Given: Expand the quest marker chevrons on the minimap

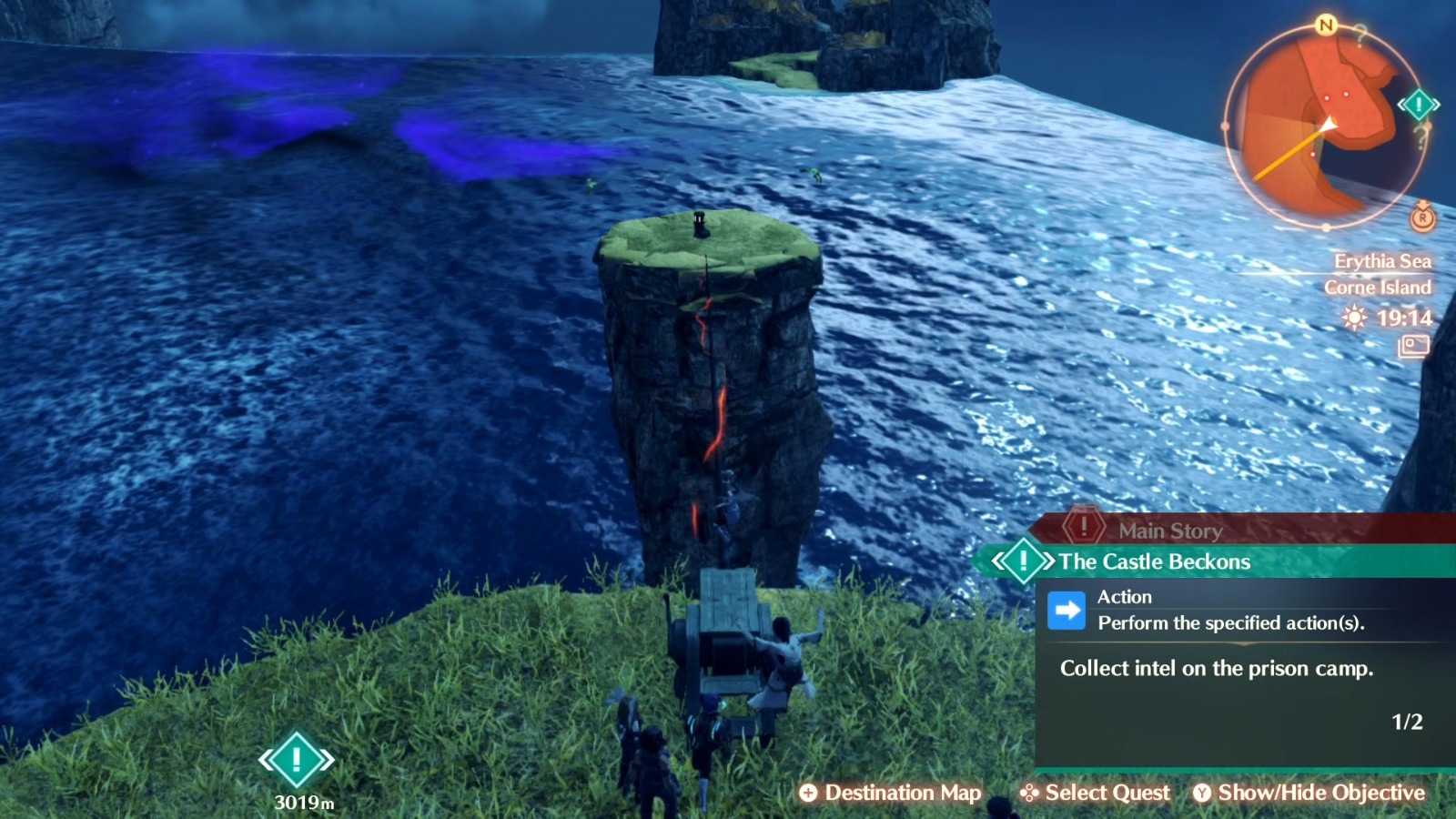Looking at the screenshot, I should click(1401, 105).
